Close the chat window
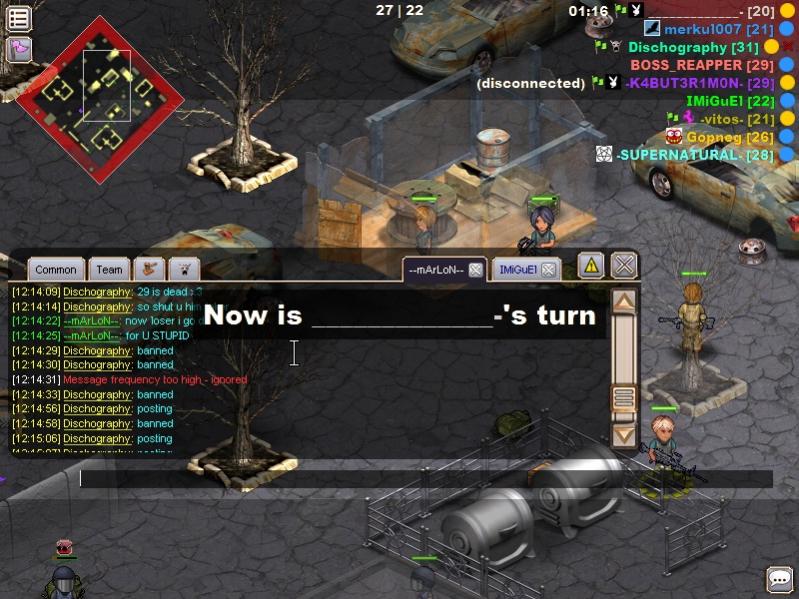The width and height of the screenshot is (799, 599). (624, 265)
